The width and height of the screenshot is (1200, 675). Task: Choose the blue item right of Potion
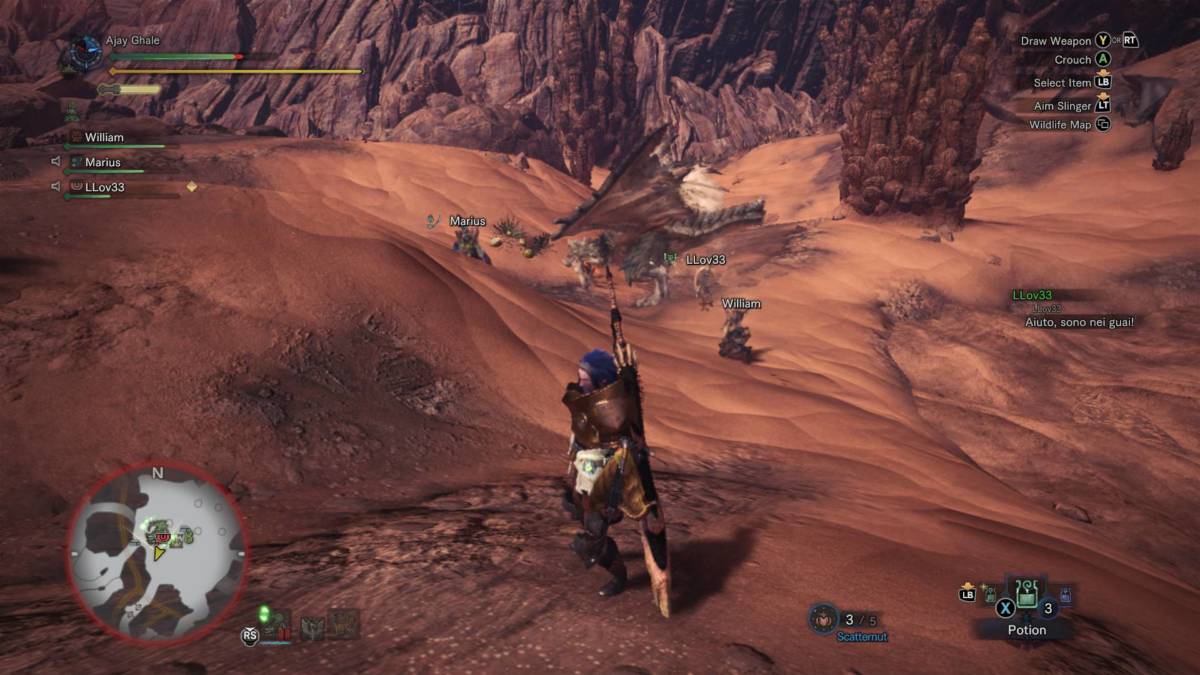[1065, 595]
